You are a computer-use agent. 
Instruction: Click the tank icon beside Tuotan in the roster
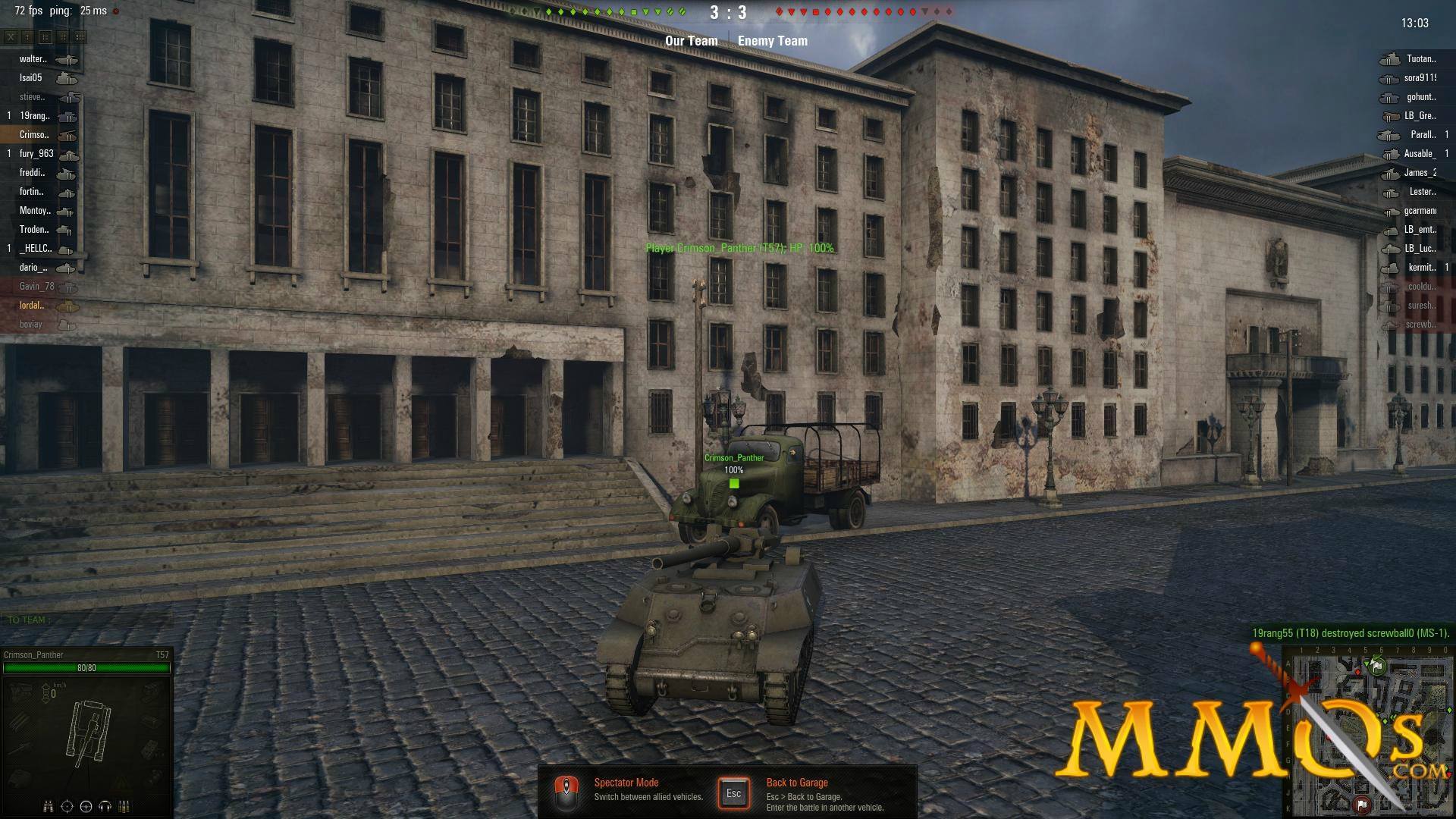click(1389, 58)
